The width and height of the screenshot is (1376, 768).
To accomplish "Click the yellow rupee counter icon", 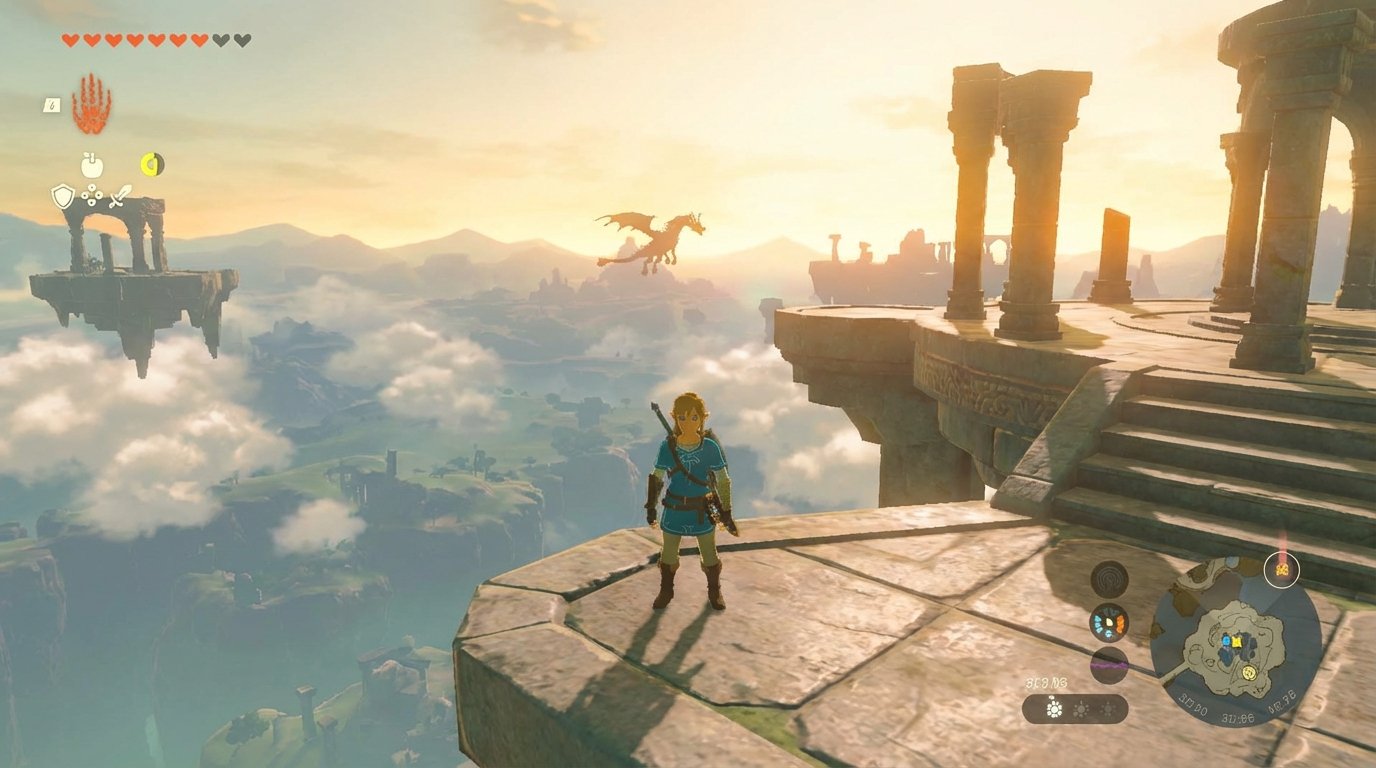I will pos(152,163).
